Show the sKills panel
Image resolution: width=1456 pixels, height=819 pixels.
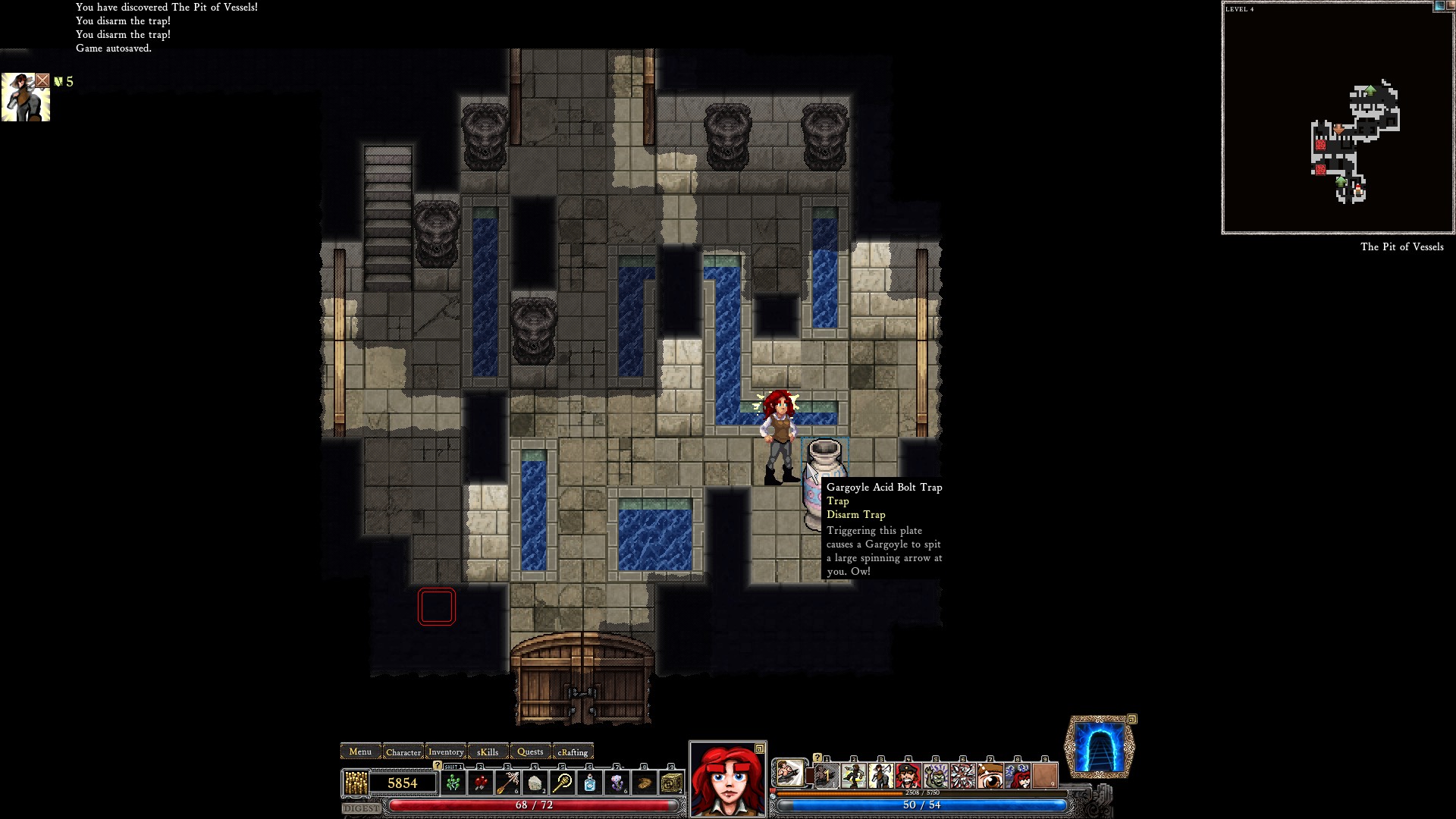click(x=488, y=752)
